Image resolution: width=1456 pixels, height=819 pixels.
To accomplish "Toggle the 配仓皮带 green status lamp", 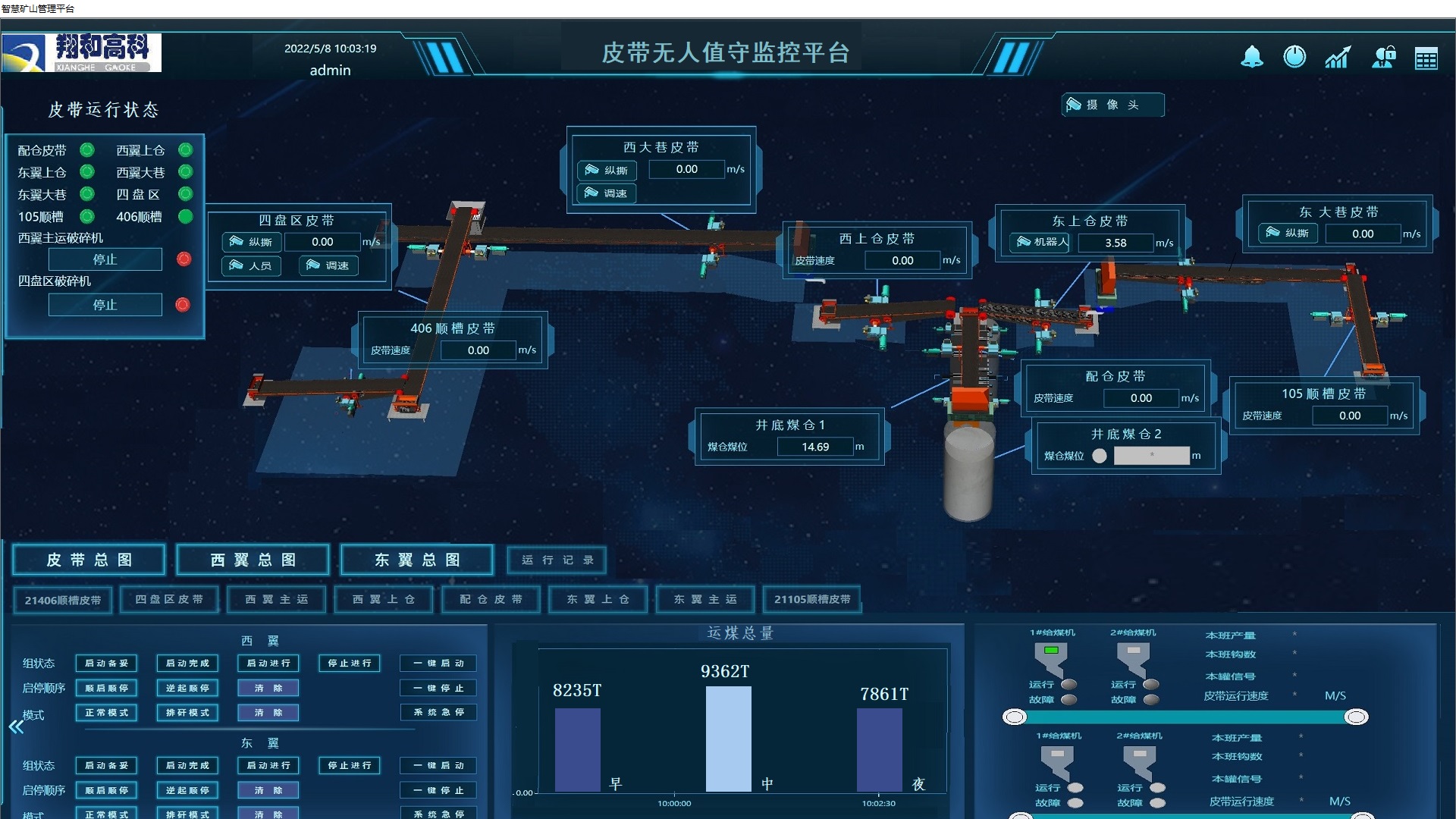I will pyautogui.click(x=86, y=150).
